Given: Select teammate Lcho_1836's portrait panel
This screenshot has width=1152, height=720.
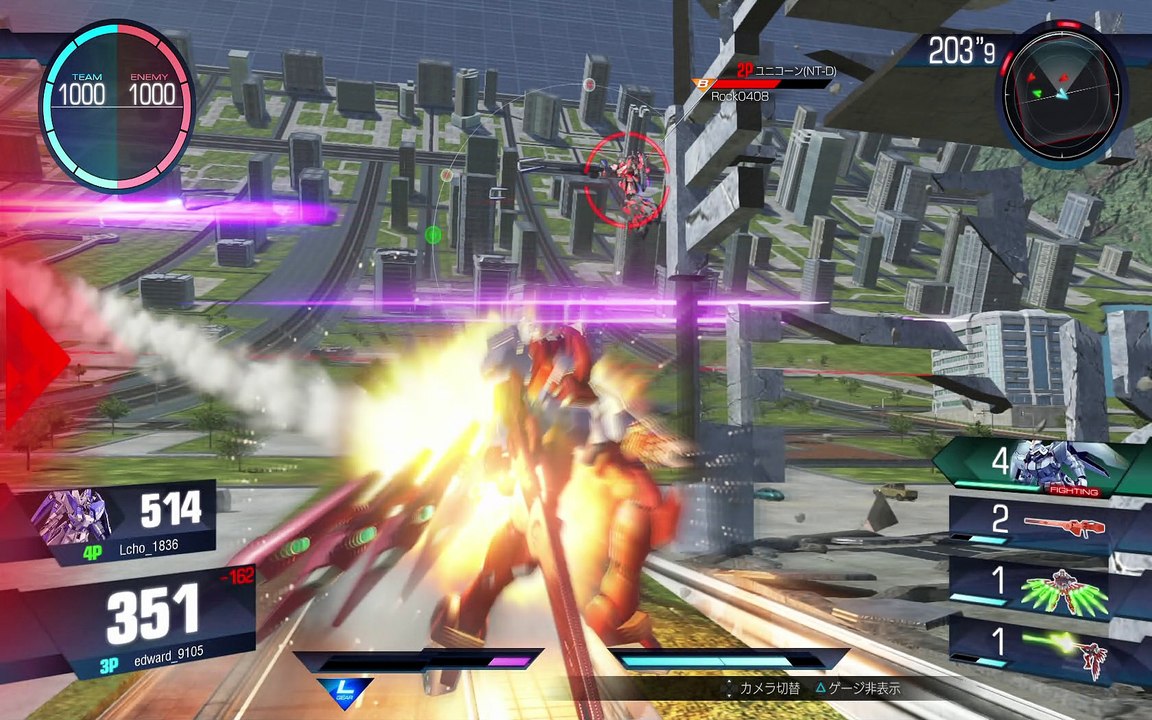Looking at the screenshot, I should [72, 516].
